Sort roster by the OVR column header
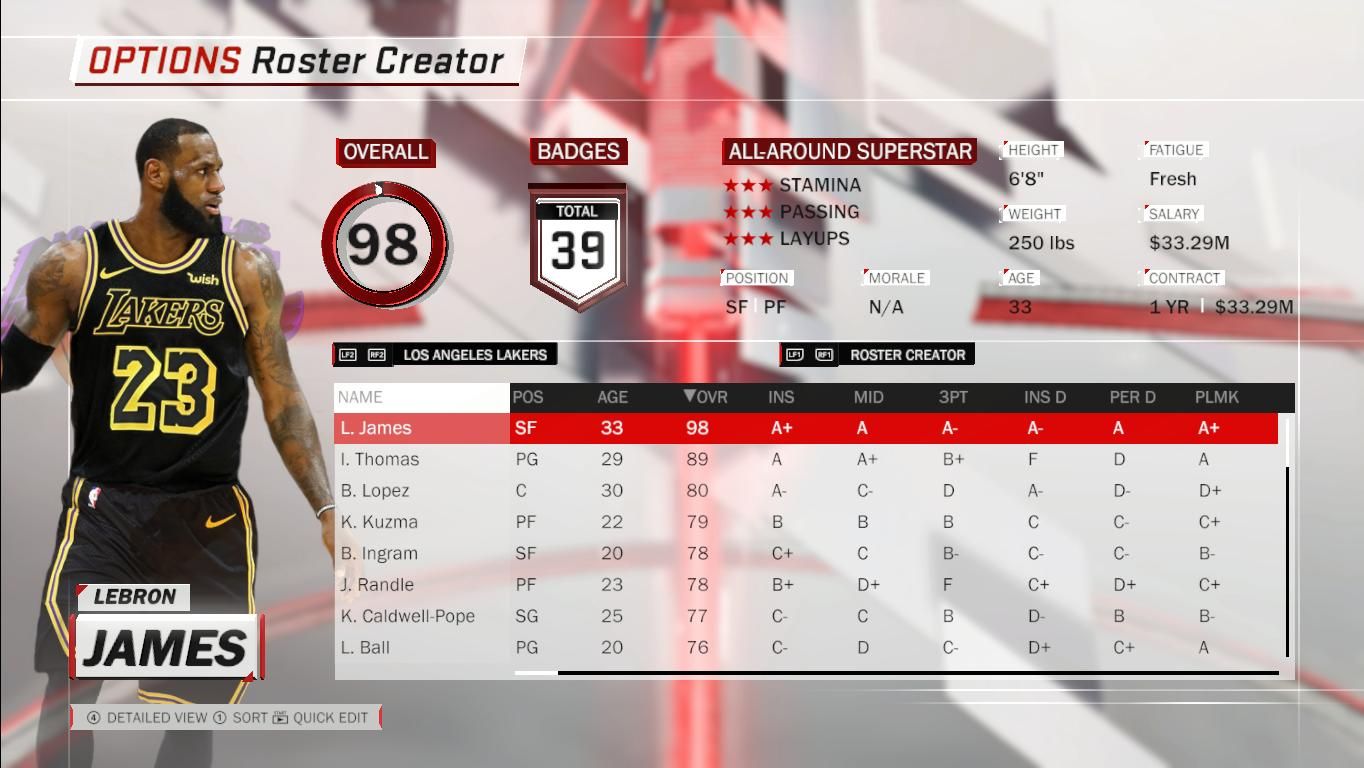1364x768 pixels. click(x=705, y=397)
